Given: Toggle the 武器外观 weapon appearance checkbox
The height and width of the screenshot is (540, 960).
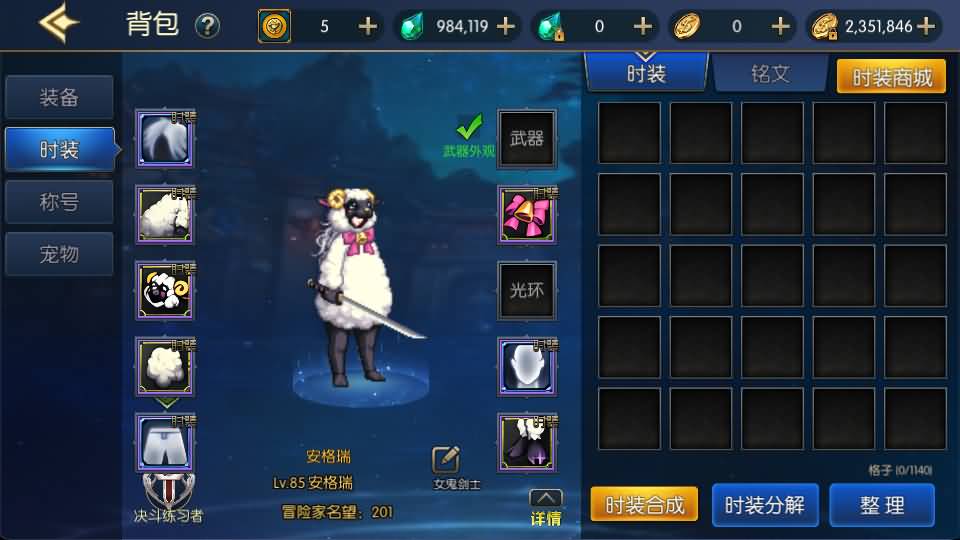Looking at the screenshot, I should [x=469, y=127].
